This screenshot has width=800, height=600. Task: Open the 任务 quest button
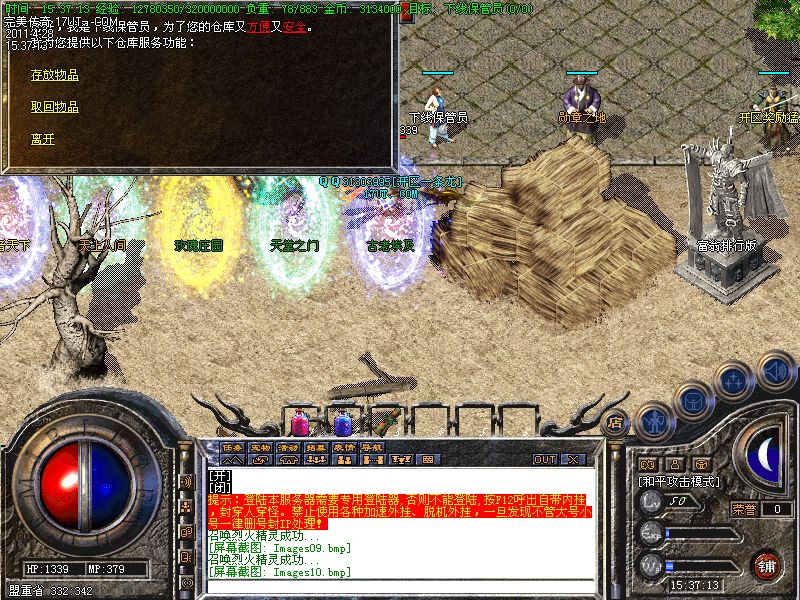[232, 447]
